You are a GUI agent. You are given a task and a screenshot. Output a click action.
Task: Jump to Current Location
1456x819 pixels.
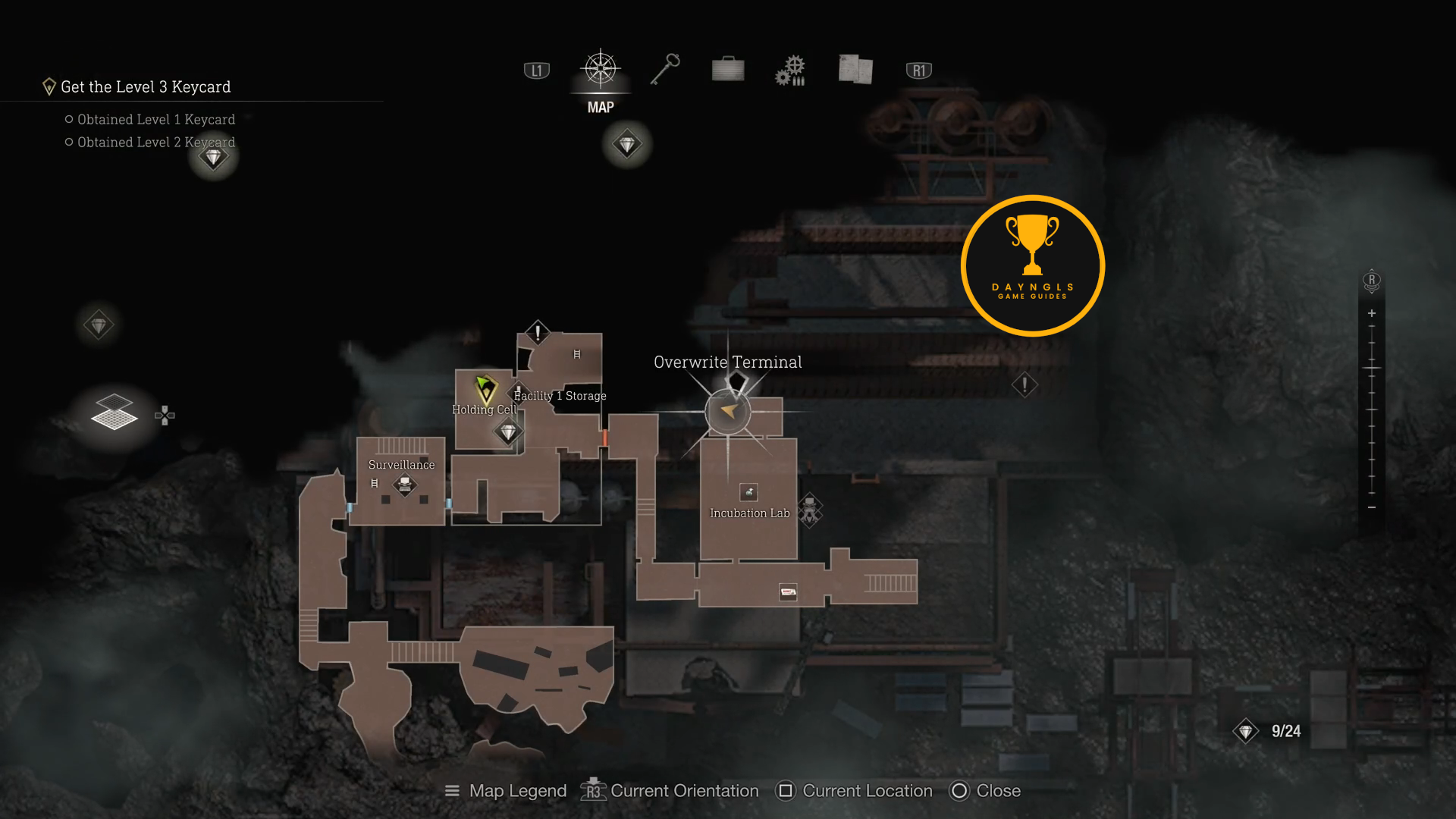click(x=854, y=791)
